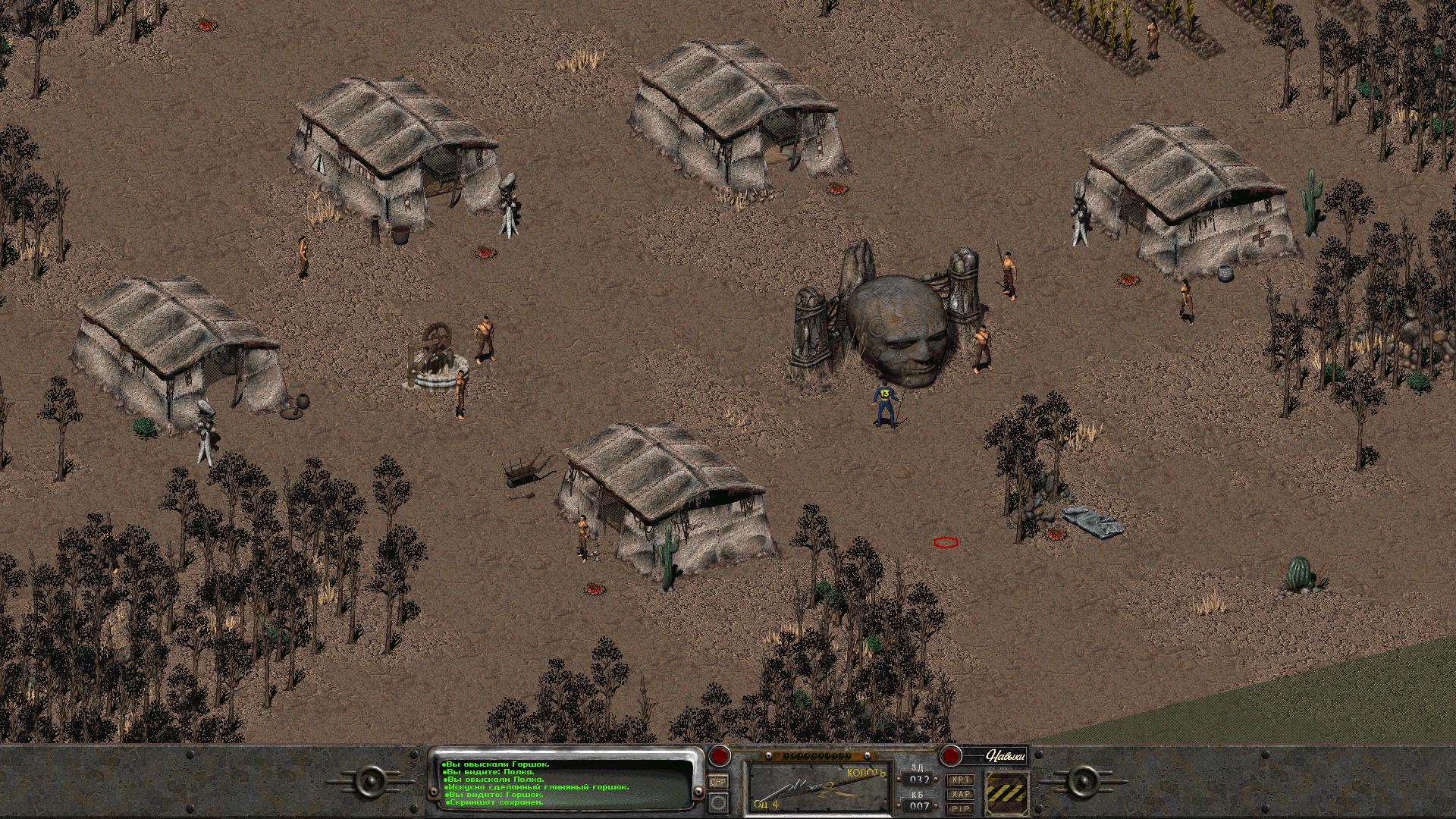Screen dimensions: 1456x819
Task: Click the КБ 007 armor class counter
Action: pyautogui.click(x=919, y=804)
